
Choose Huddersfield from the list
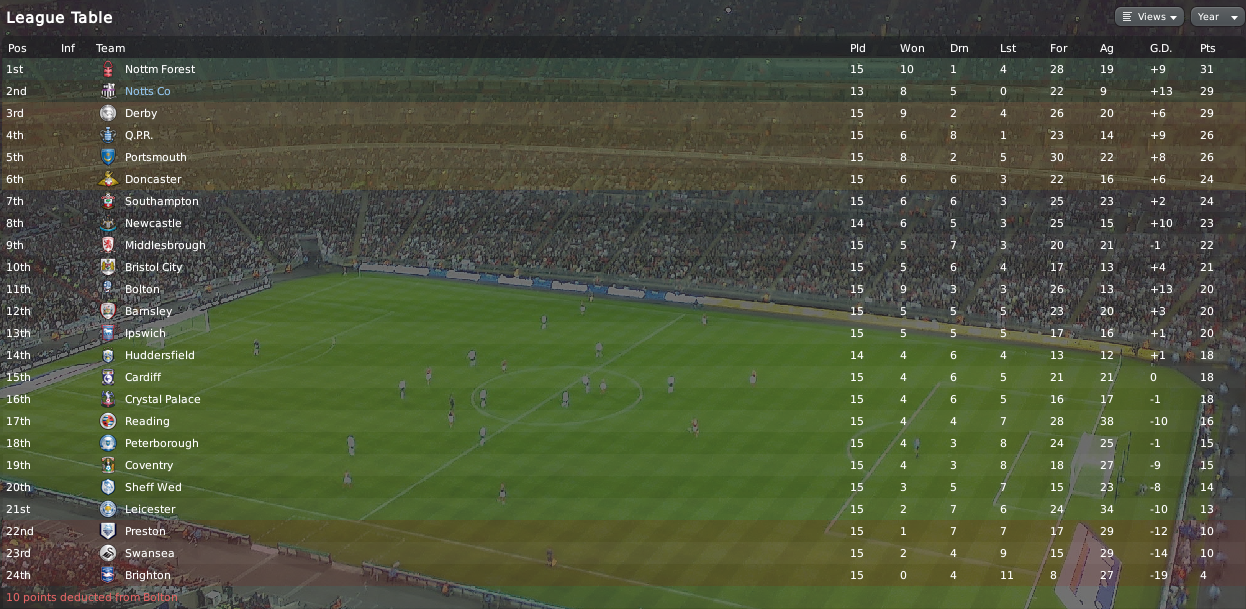(159, 355)
